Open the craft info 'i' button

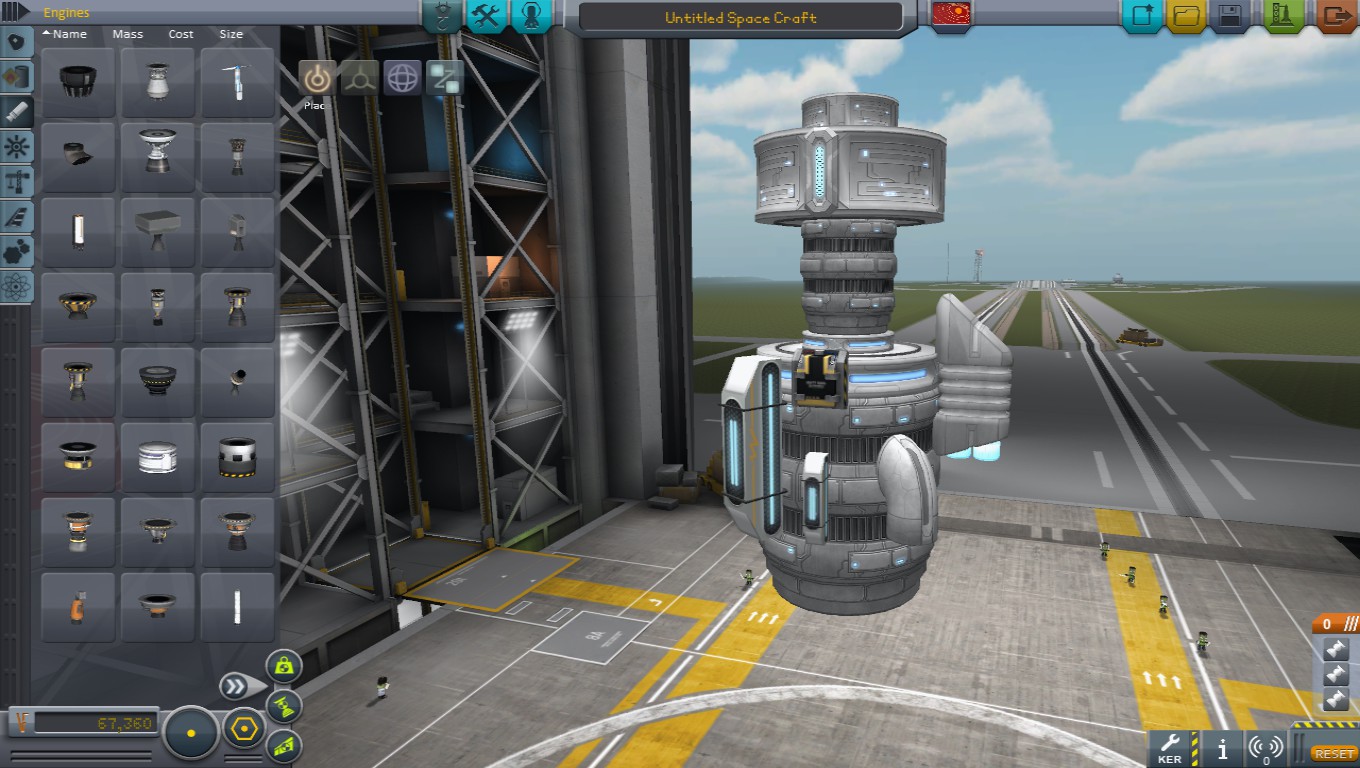1222,747
